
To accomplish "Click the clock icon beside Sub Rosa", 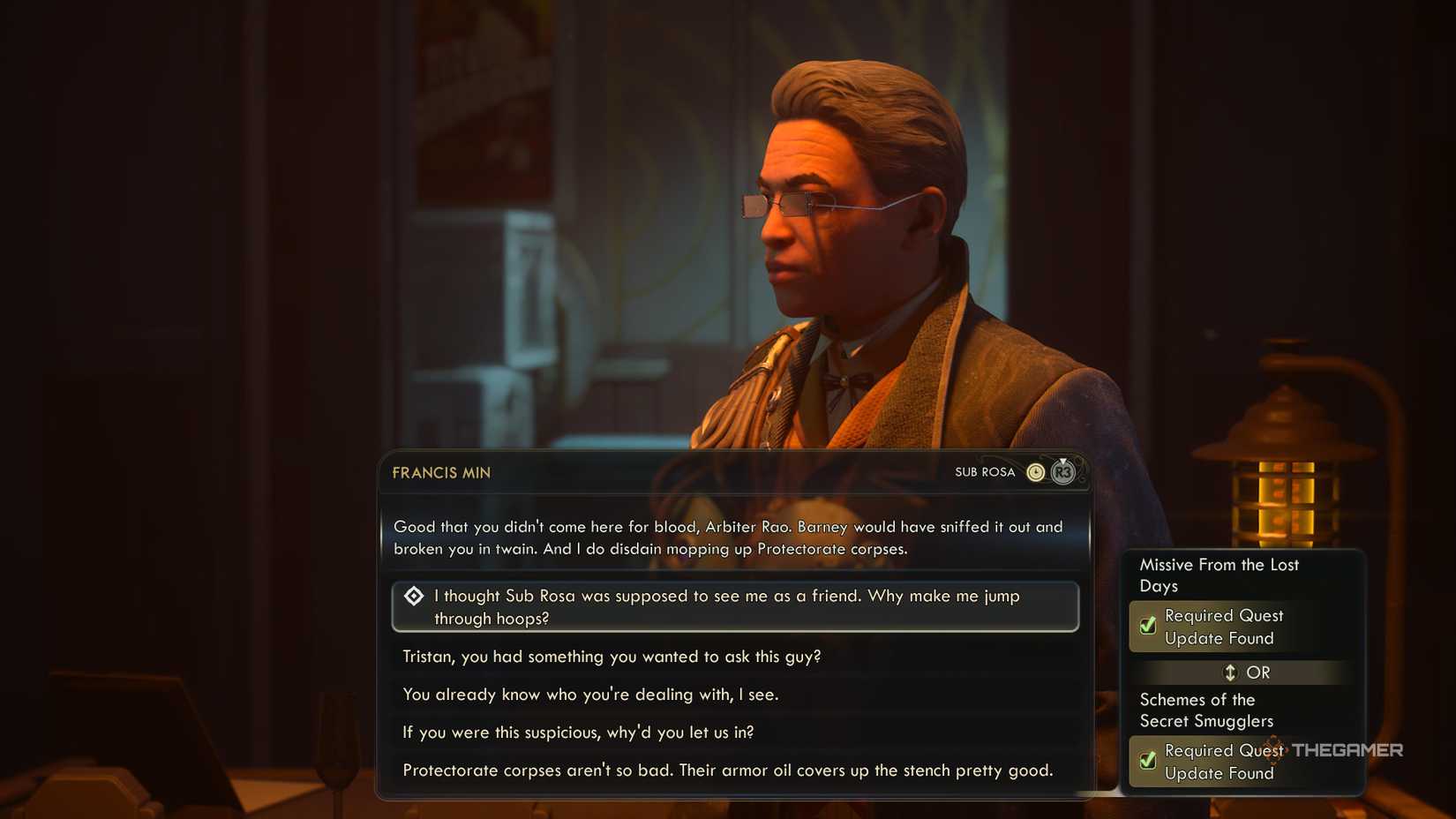I will [1035, 472].
